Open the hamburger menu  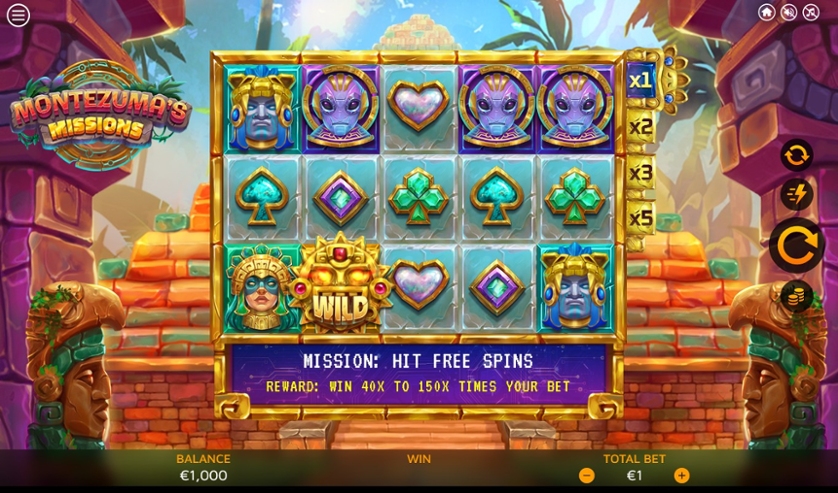coord(18,15)
